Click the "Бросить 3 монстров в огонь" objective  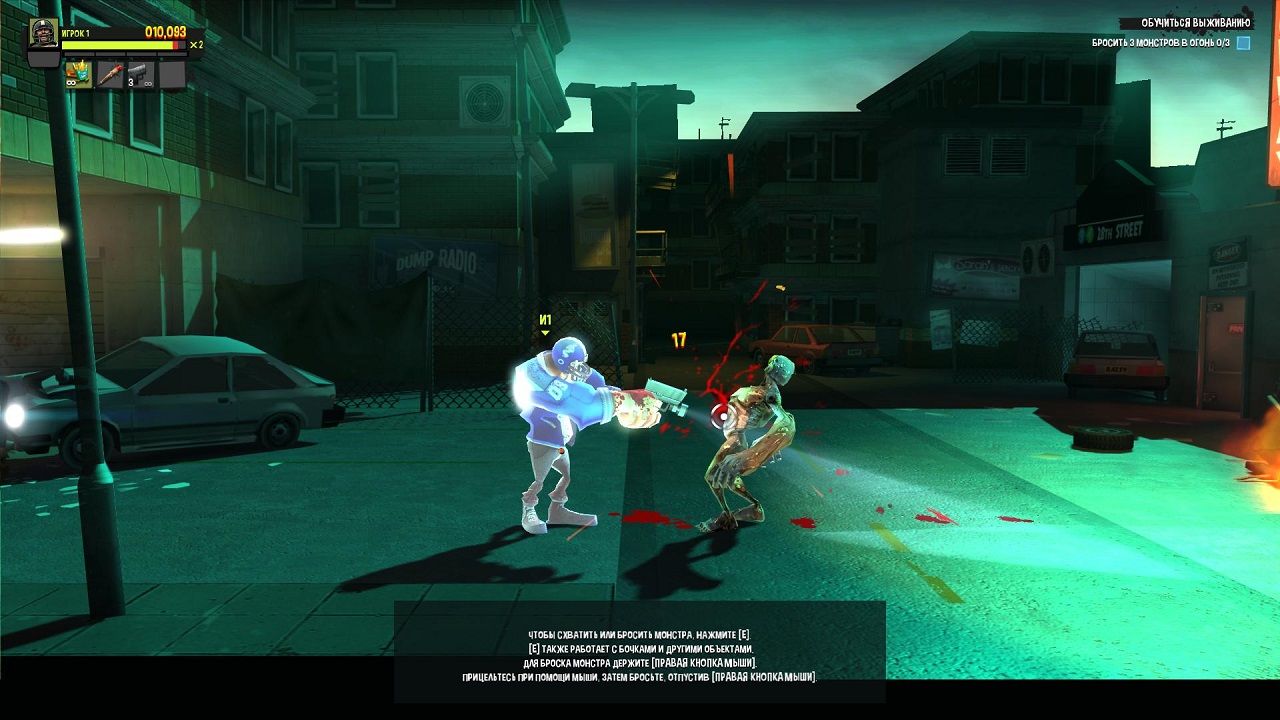[x=1160, y=43]
